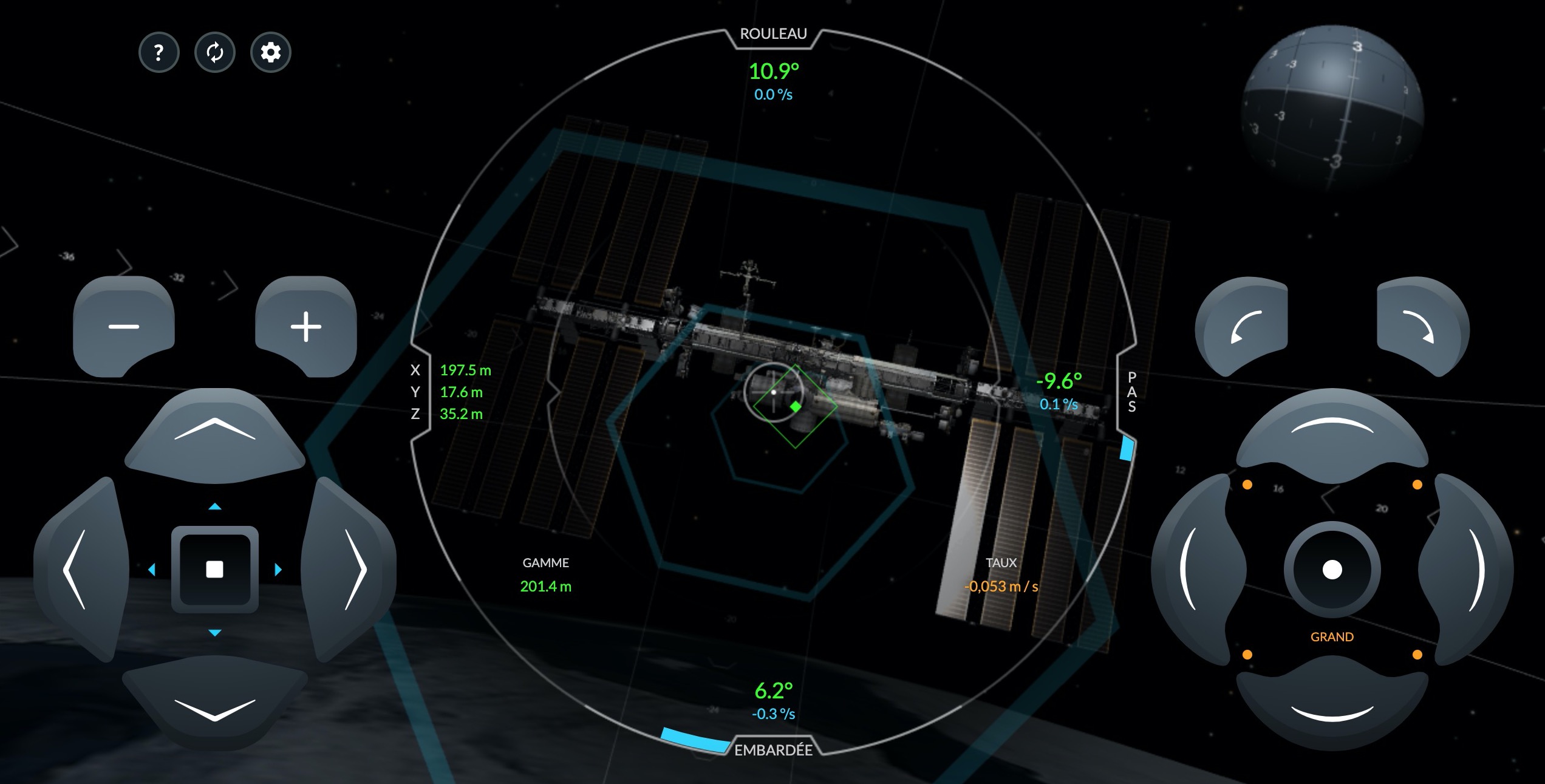Viewport: 1545px width, 784px height.
Task: Select the EMBARDÉE label at bottom
Action: coord(773,751)
